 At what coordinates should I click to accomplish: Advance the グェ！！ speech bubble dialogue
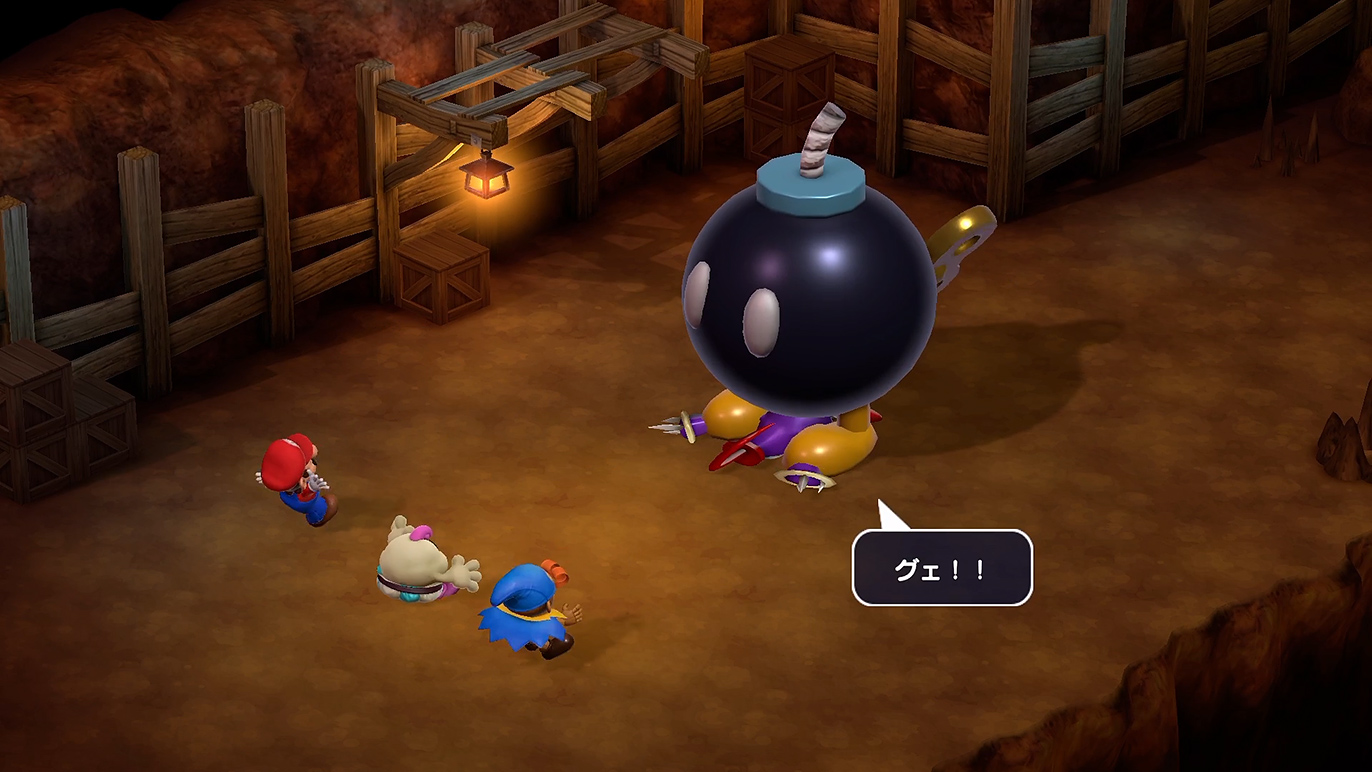[941, 567]
